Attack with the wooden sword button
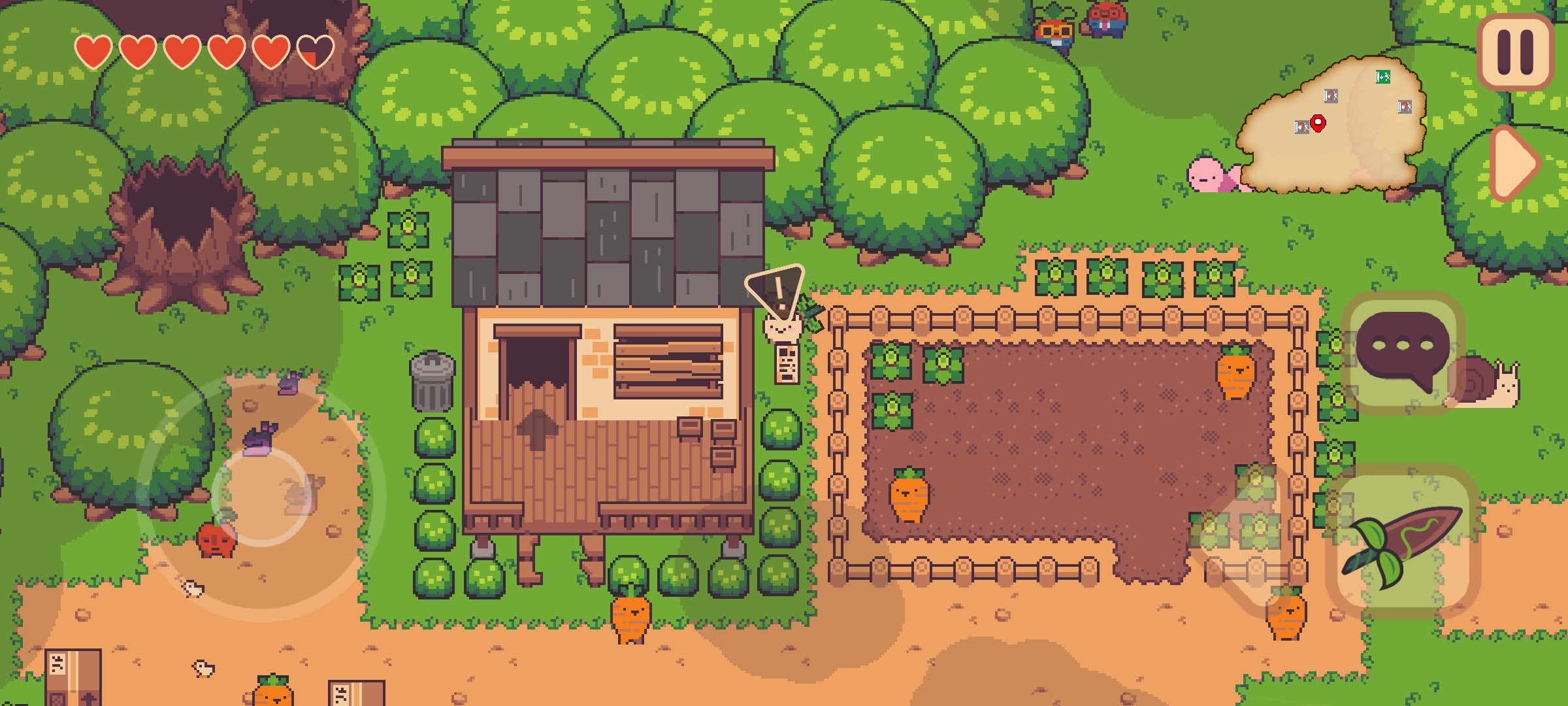This screenshot has width=1568, height=706. (x=1402, y=543)
